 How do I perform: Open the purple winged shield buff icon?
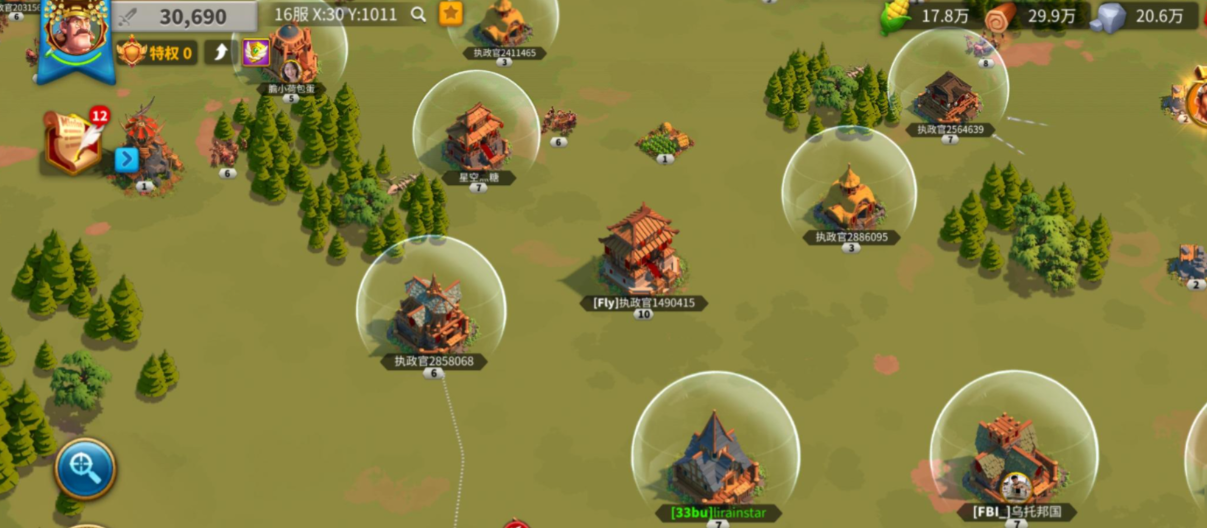(256, 52)
